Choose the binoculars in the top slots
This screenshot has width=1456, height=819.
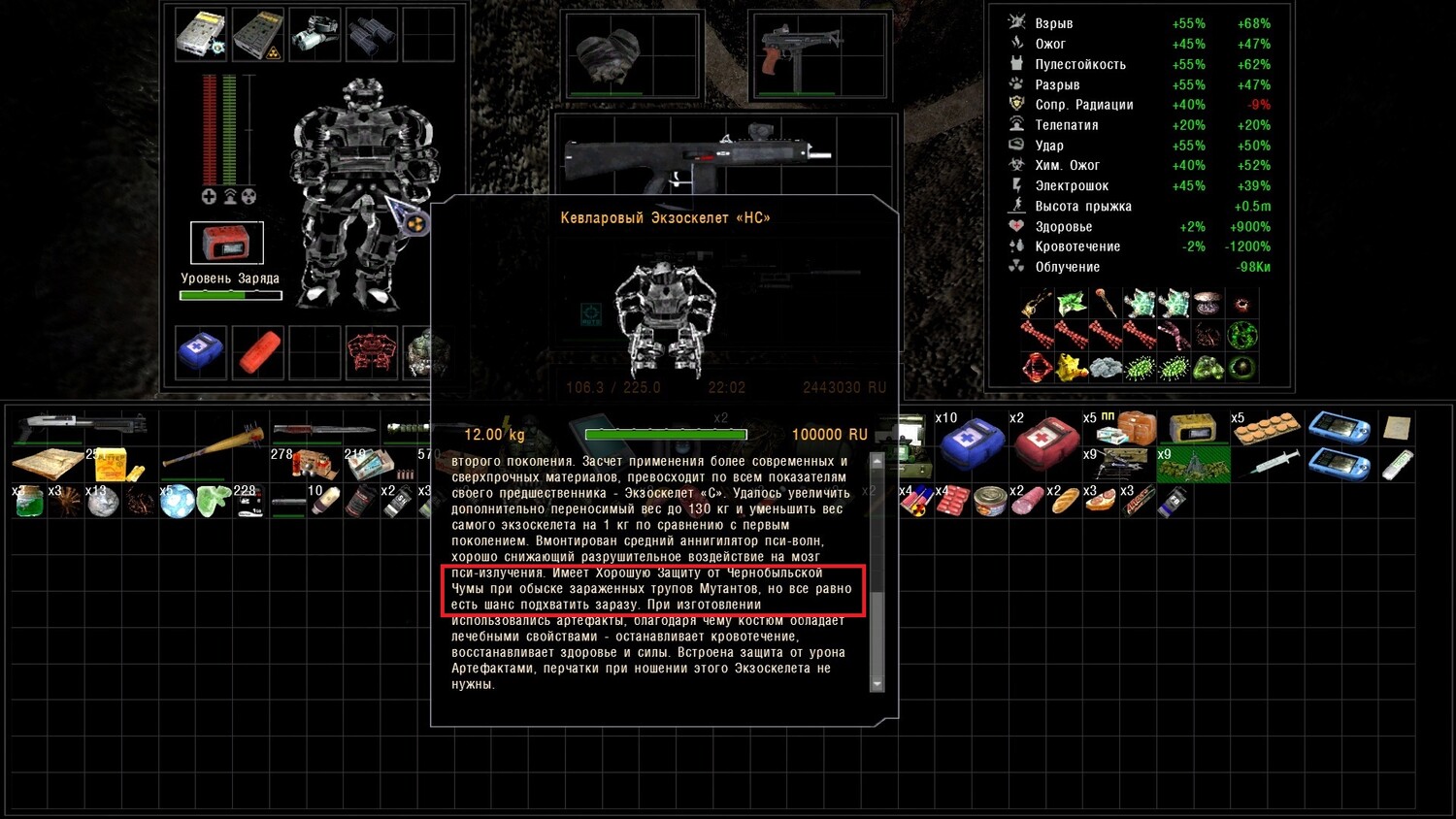point(372,35)
